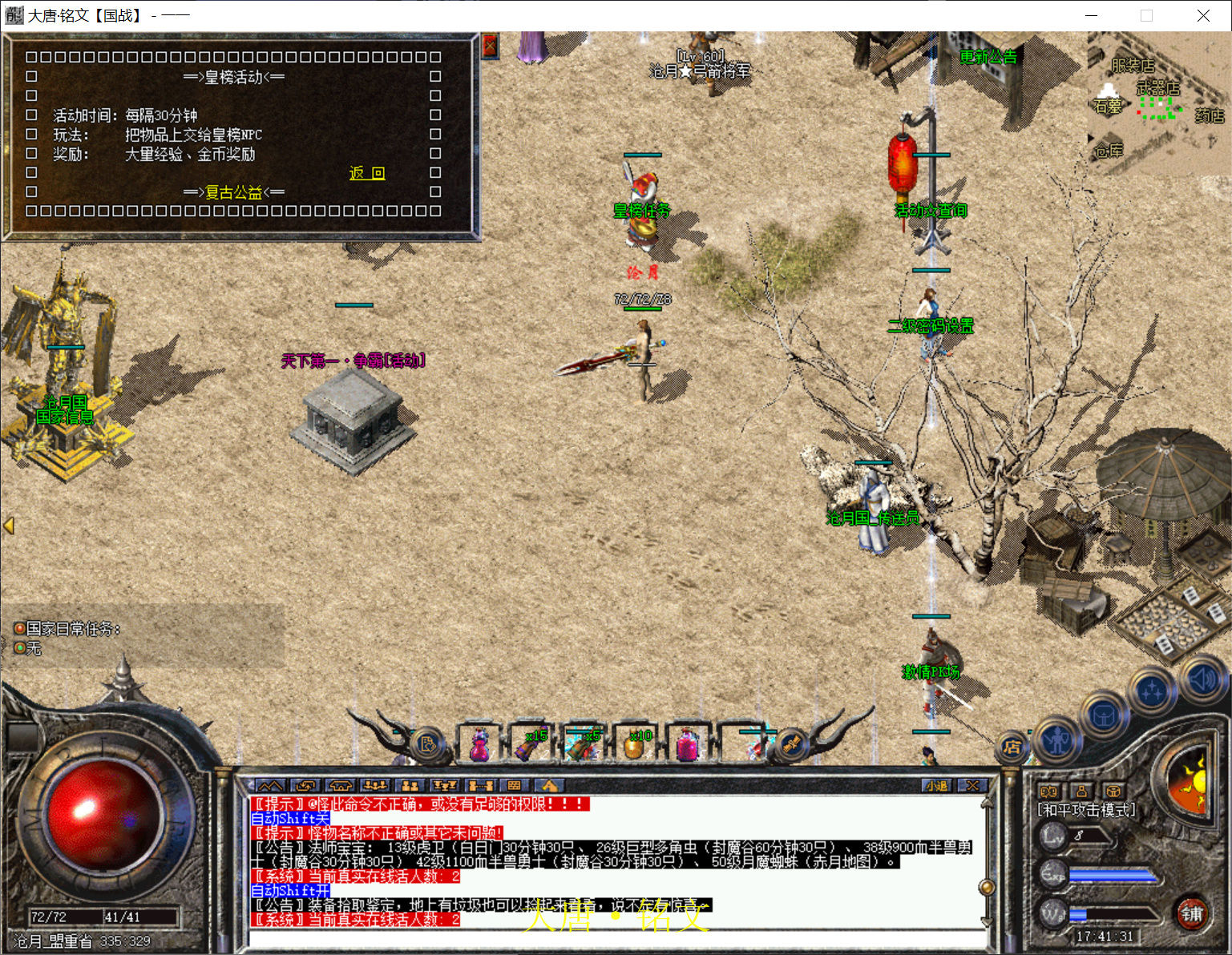This screenshot has width=1232, height=955.
Task: Use the first pink potion in the belt
Action: coord(479,743)
